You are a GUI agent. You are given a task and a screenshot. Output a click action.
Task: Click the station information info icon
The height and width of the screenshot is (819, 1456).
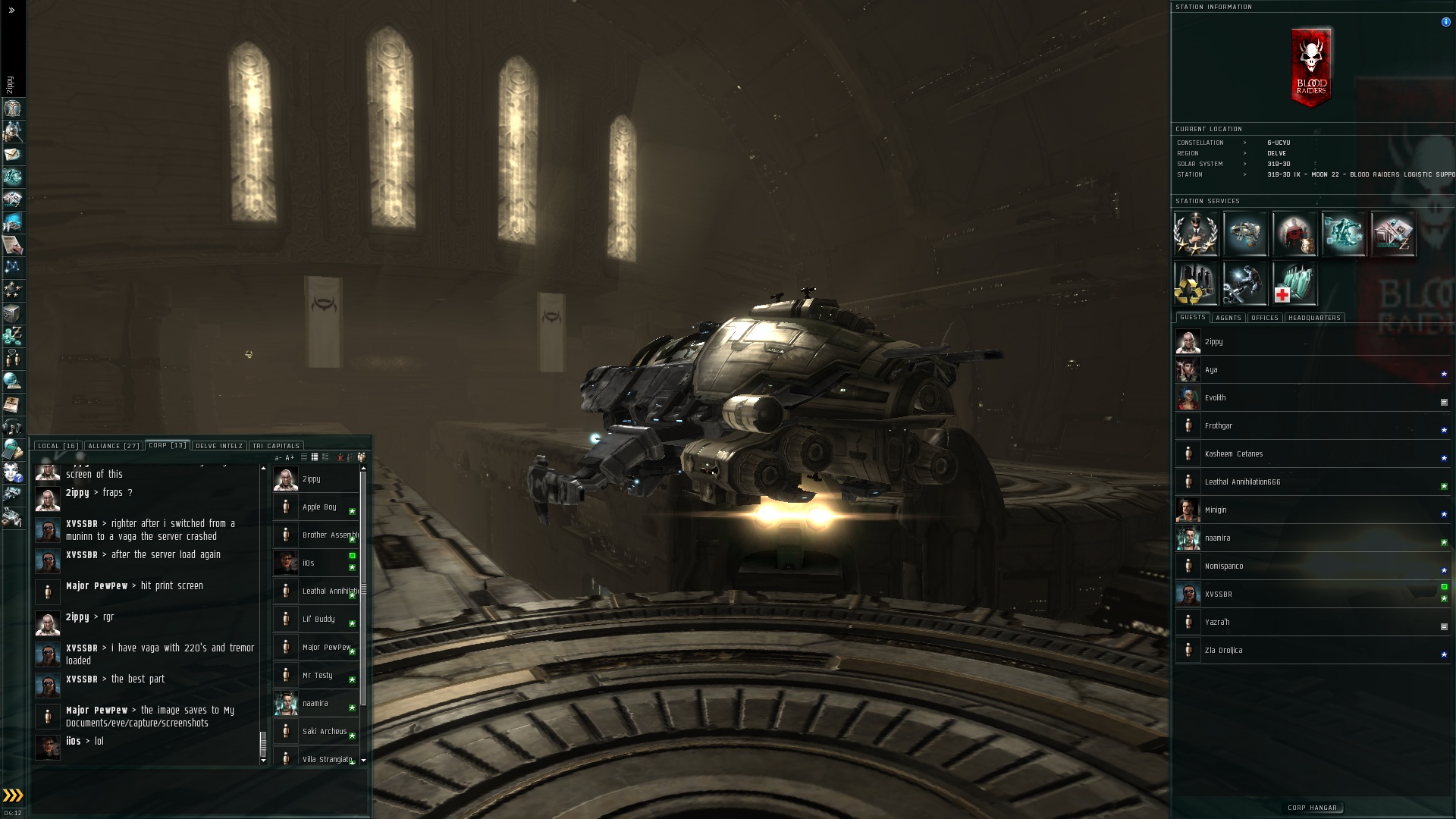[x=1445, y=22]
